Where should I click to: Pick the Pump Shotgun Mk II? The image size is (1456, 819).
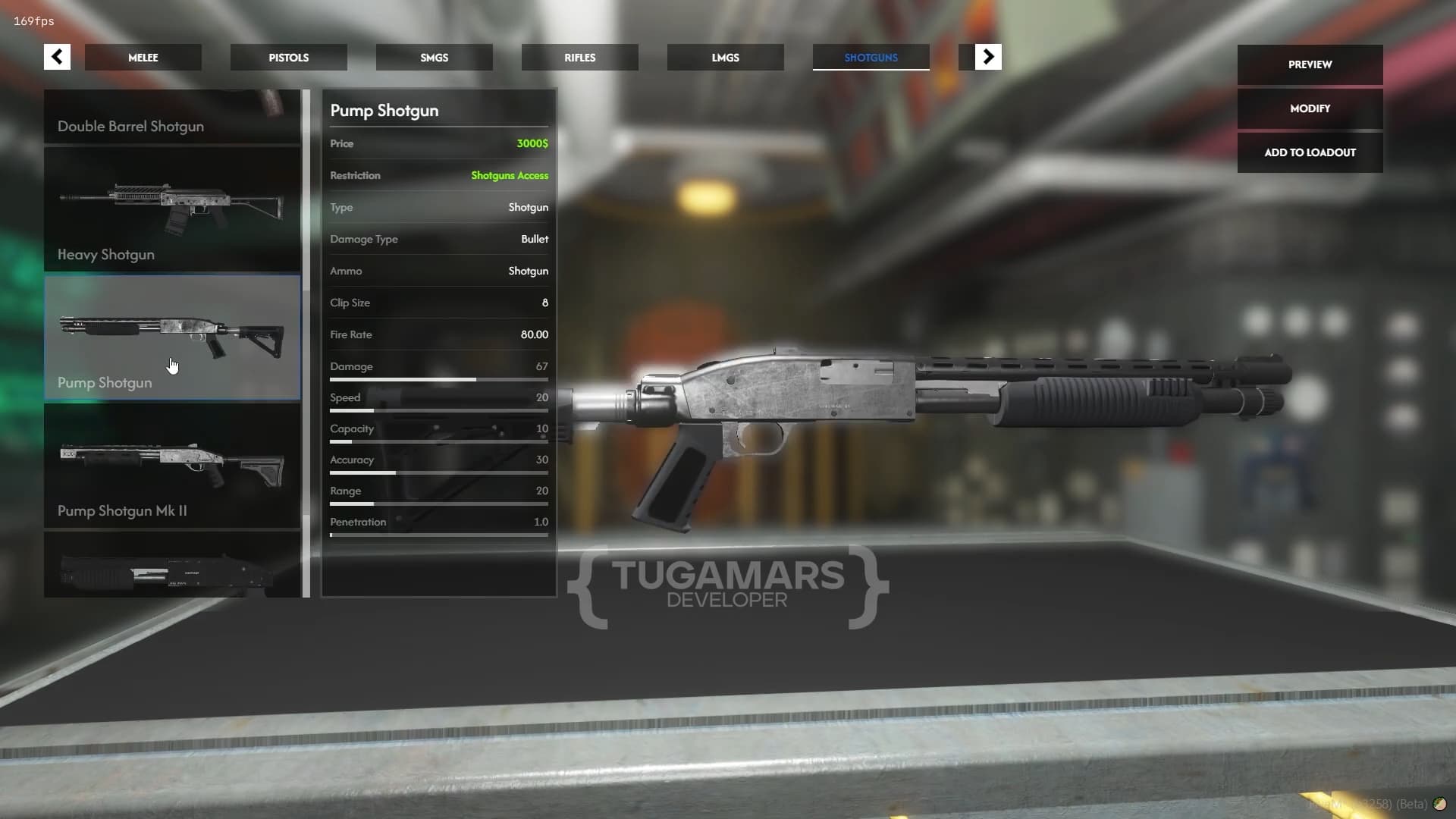point(172,466)
